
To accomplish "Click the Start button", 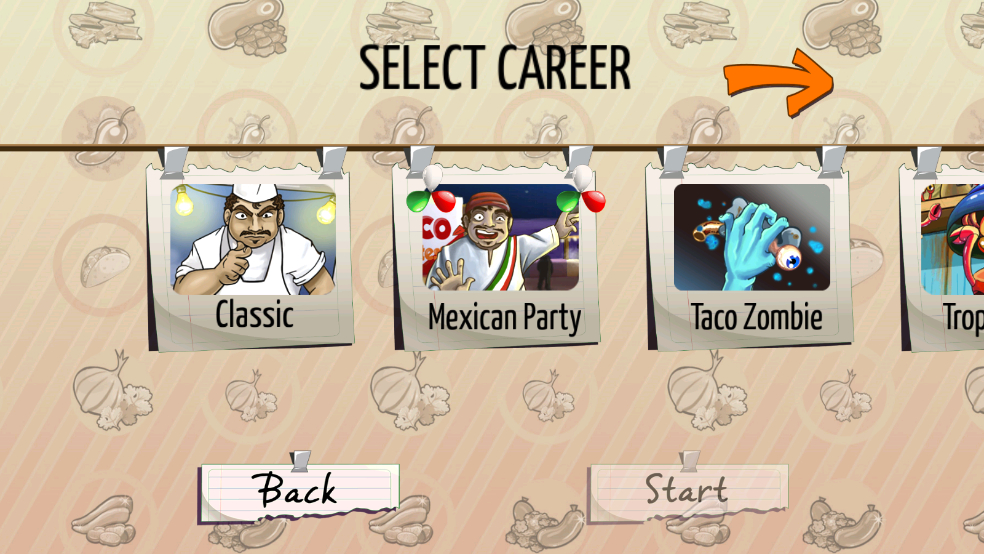I will point(686,491).
